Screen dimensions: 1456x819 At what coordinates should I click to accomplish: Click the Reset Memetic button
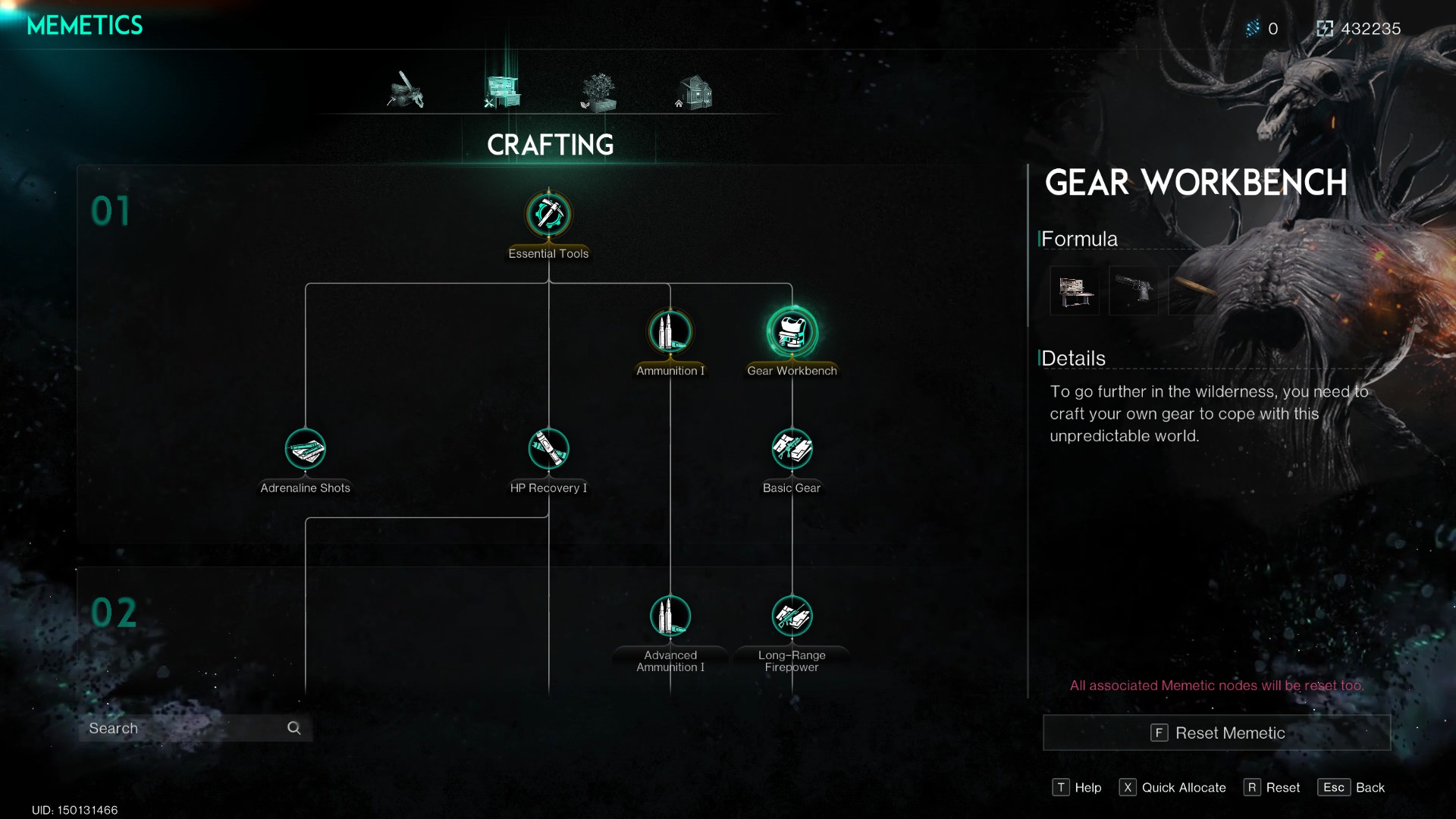(1216, 733)
